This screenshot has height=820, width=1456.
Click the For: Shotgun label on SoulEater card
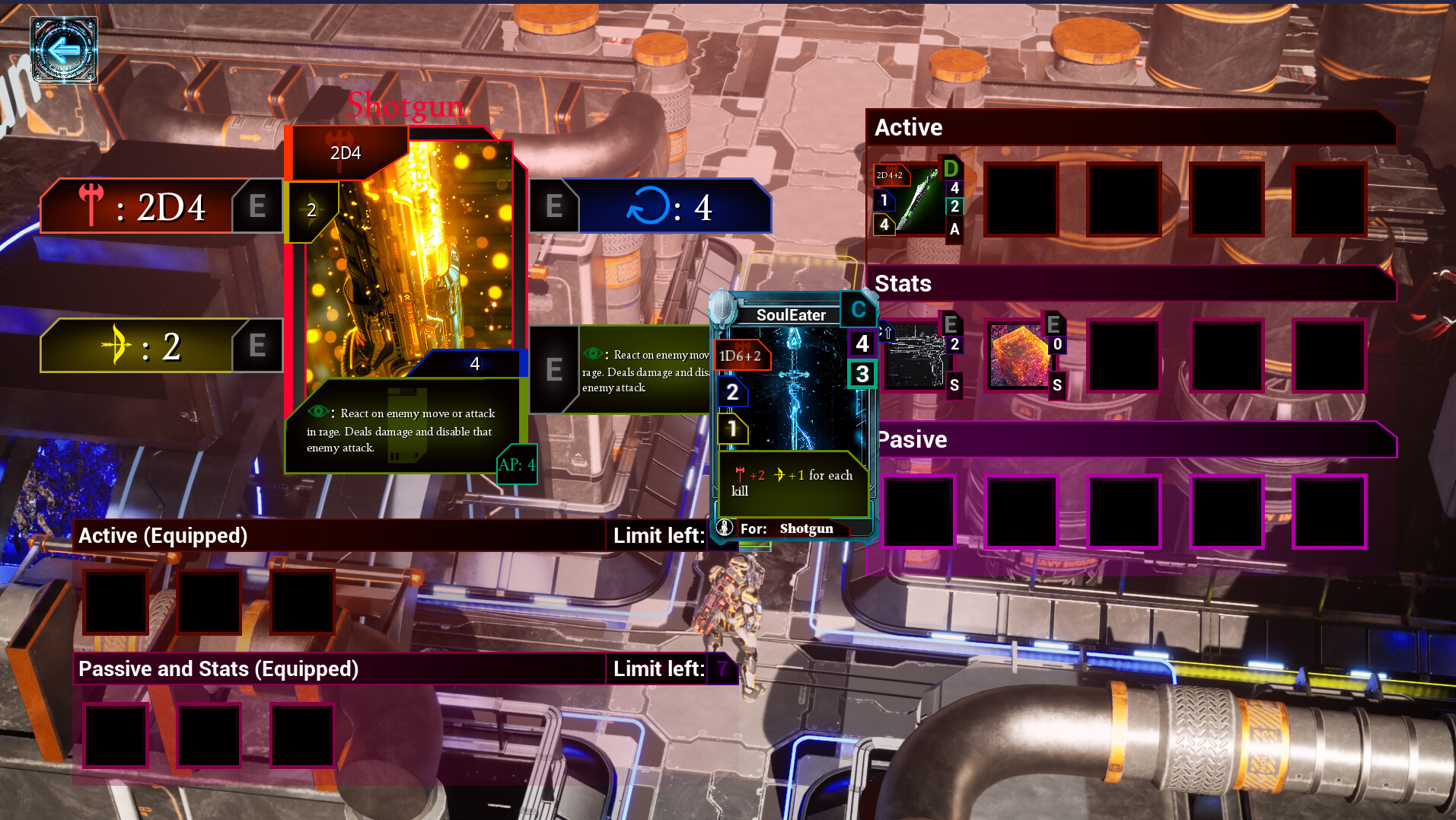coord(792,528)
